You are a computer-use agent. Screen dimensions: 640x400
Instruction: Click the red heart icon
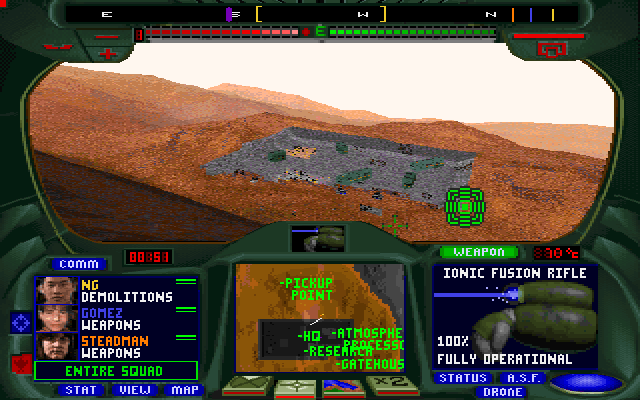pos(20,361)
